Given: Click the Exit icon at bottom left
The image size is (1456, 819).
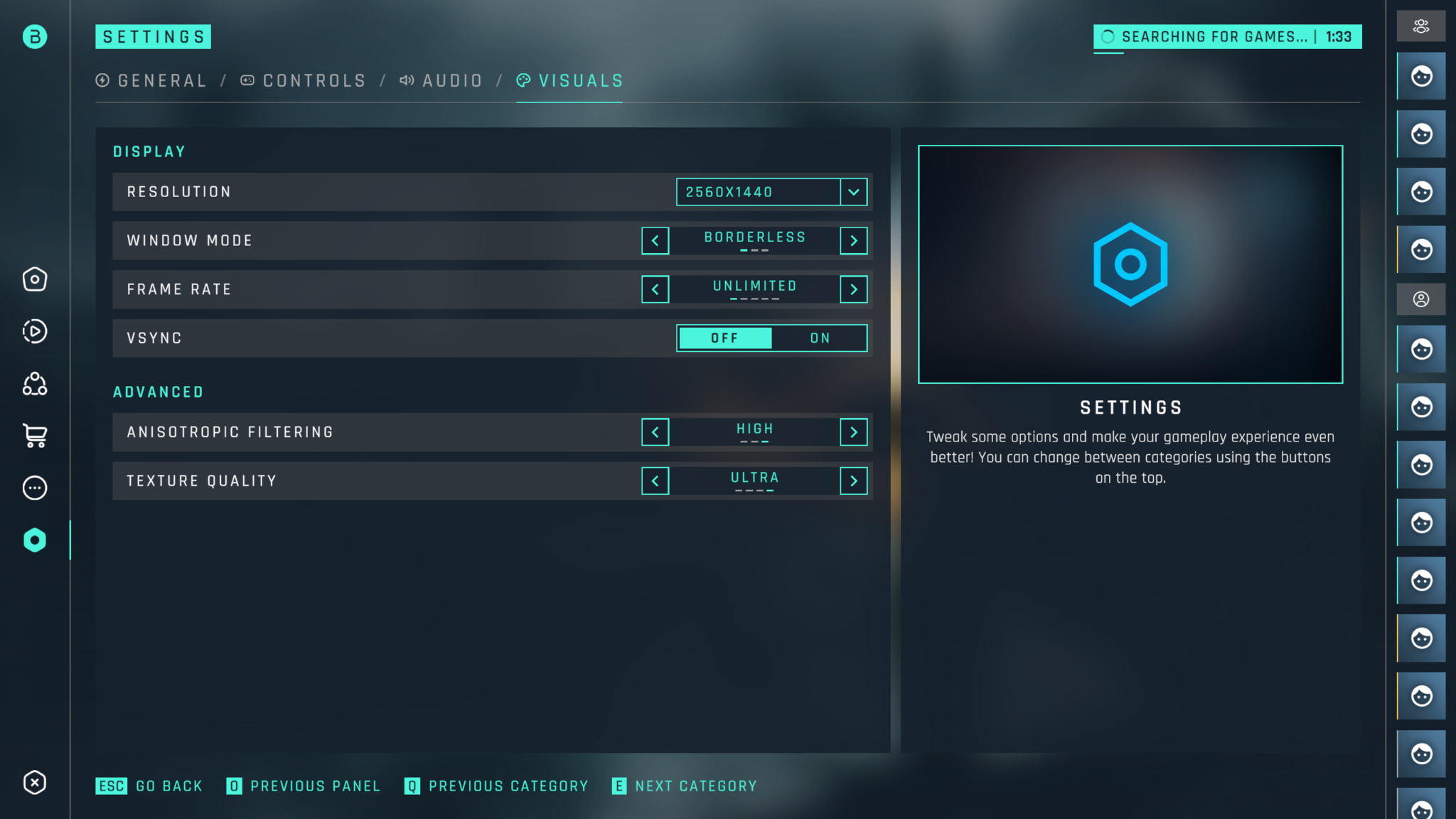Looking at the screenshot, I should [34, 783].
